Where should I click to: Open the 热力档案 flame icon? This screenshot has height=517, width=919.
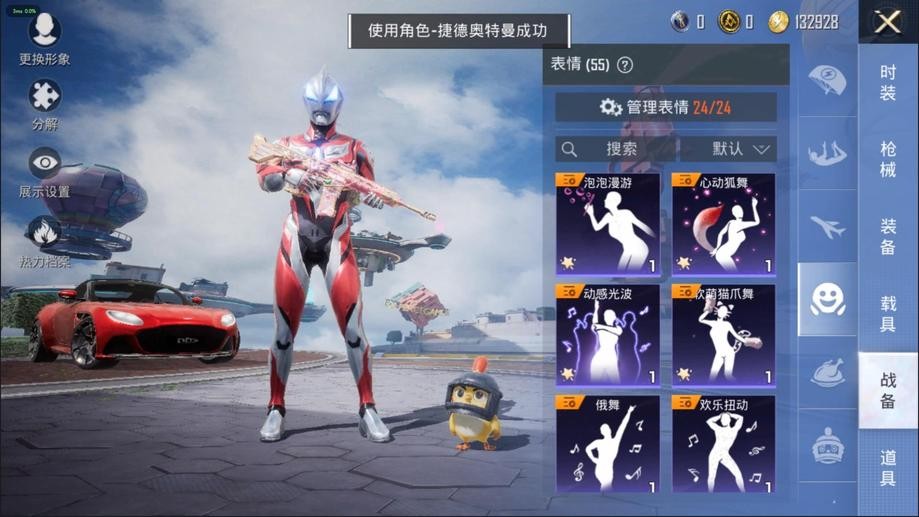click(44, 240)
